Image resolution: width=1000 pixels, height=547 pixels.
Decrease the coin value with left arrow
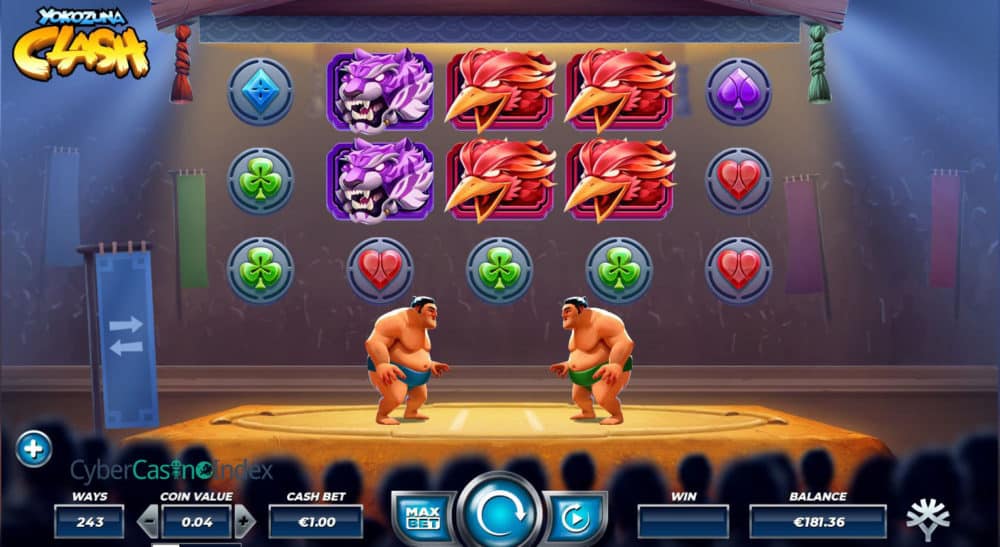tap(147, 521)
